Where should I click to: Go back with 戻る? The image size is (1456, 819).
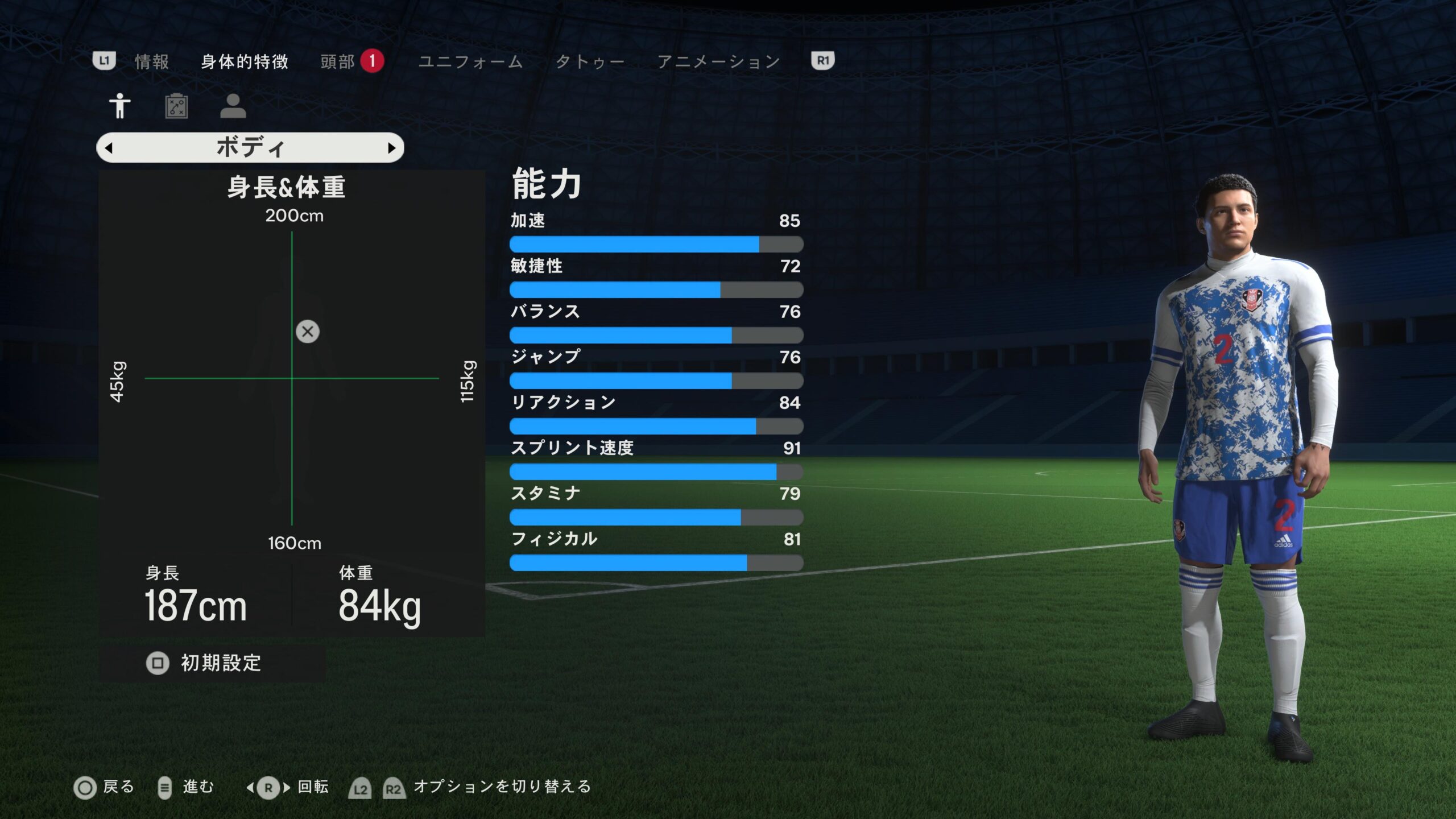pyautogui.click(x=105, y=788)
